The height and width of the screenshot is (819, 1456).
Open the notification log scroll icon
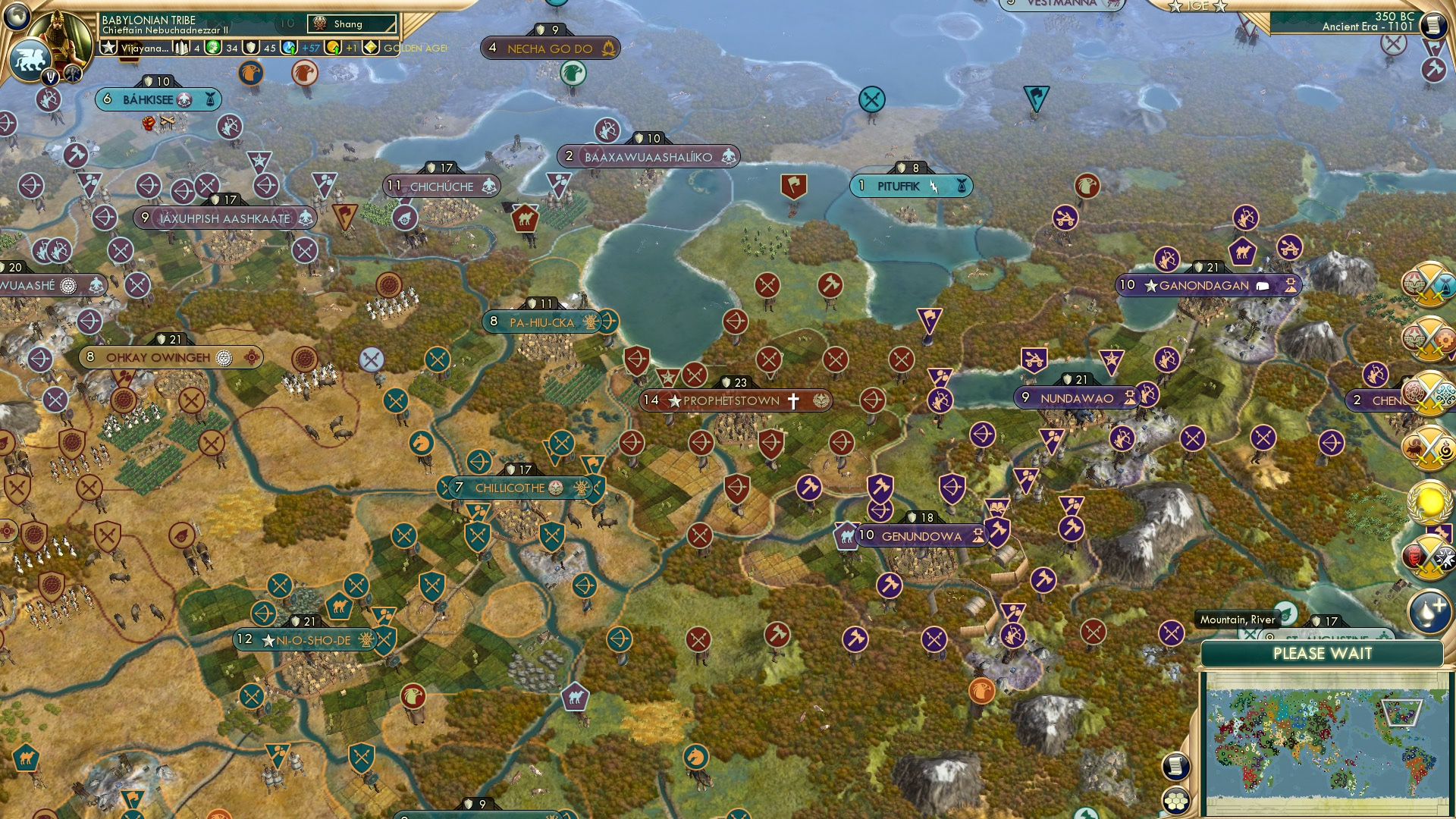1177,767
